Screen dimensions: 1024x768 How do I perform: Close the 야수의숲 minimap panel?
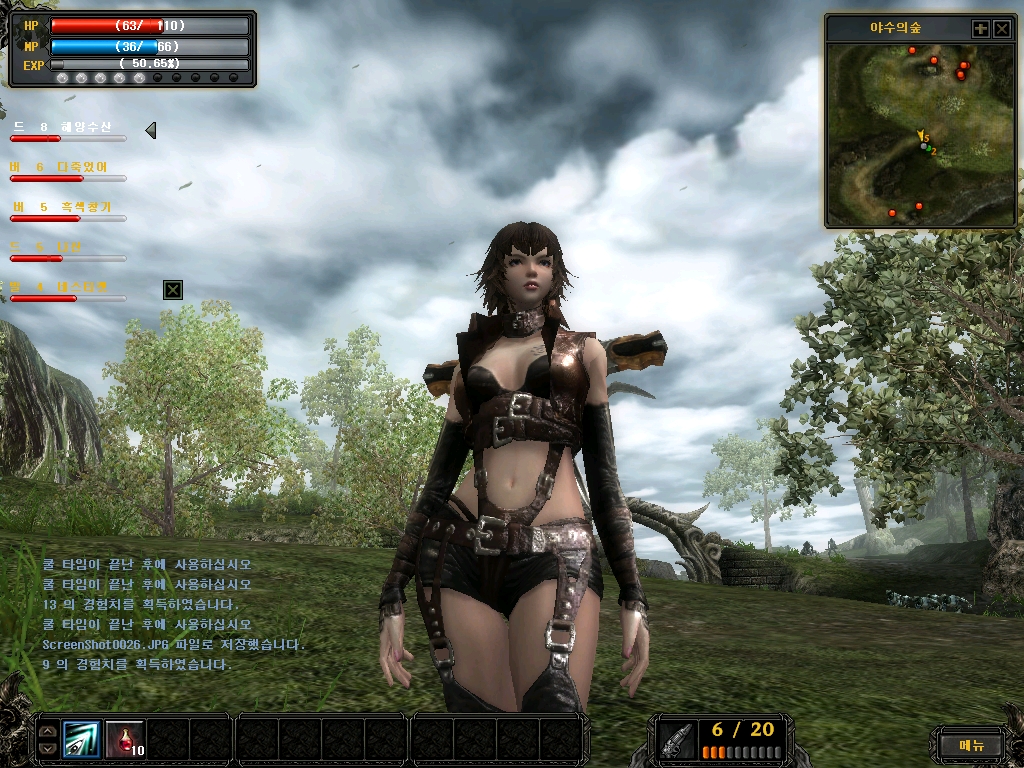point(1002,29)
